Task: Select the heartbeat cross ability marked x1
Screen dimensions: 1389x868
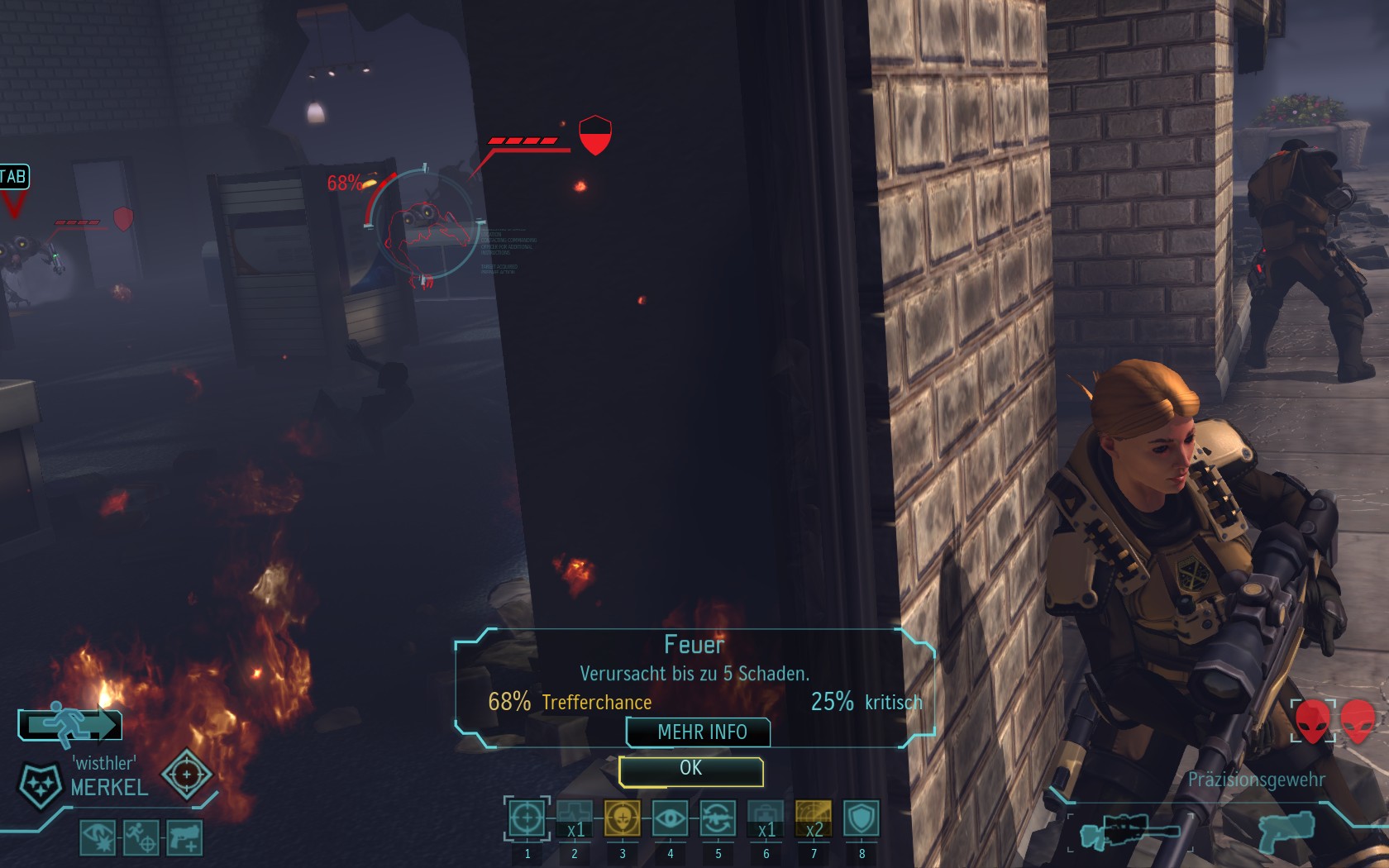Action: (x=575, y=819)
